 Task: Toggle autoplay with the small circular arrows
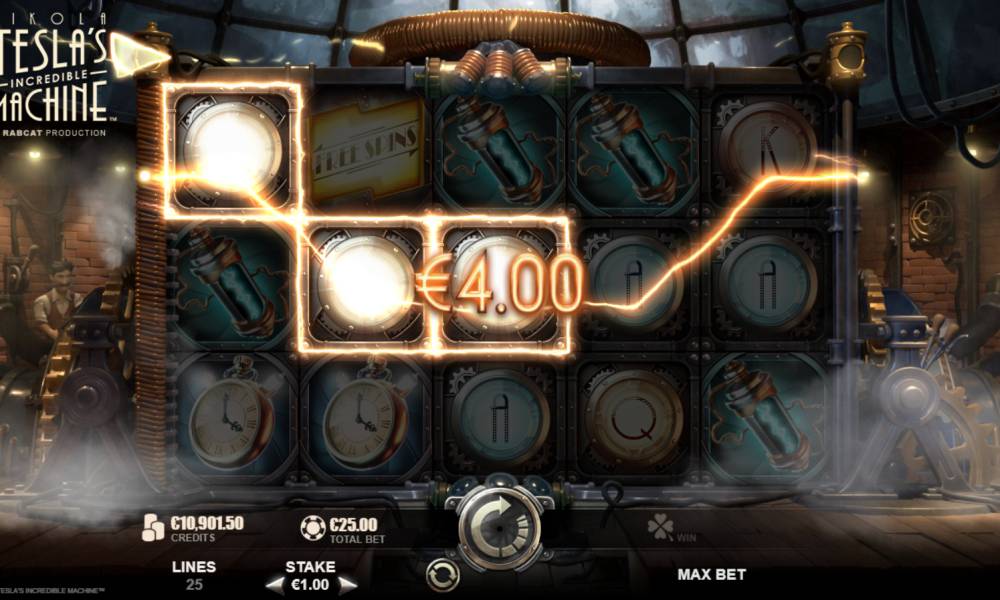(441, 574)
